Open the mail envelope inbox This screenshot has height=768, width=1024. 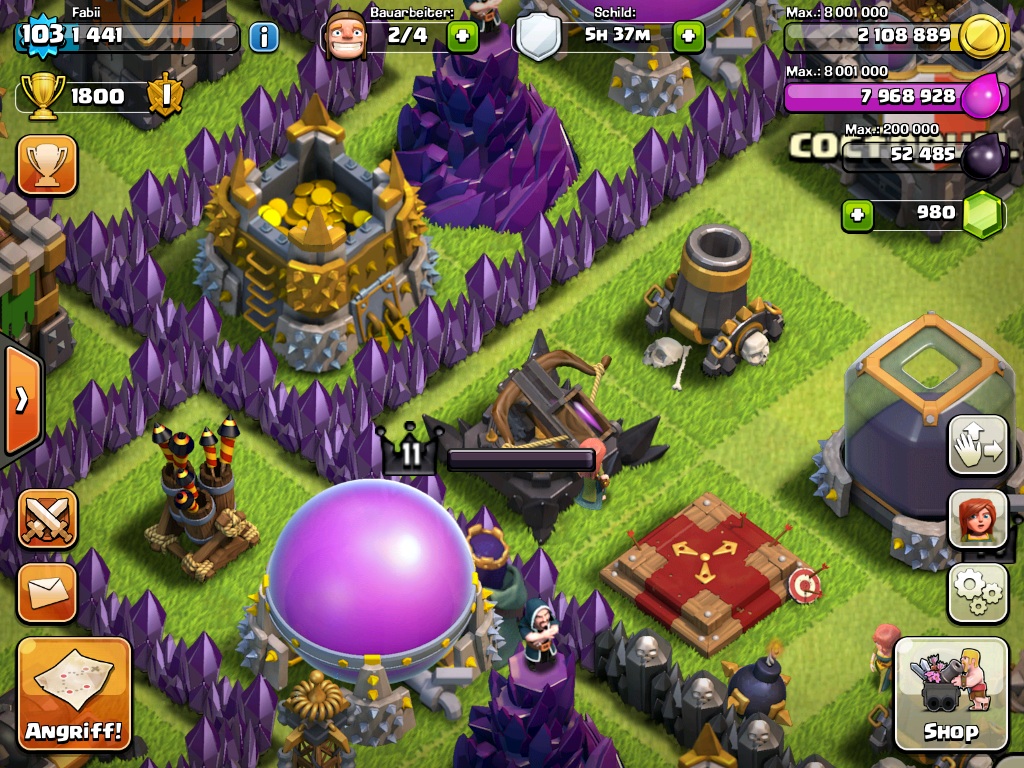click(47, 592)
